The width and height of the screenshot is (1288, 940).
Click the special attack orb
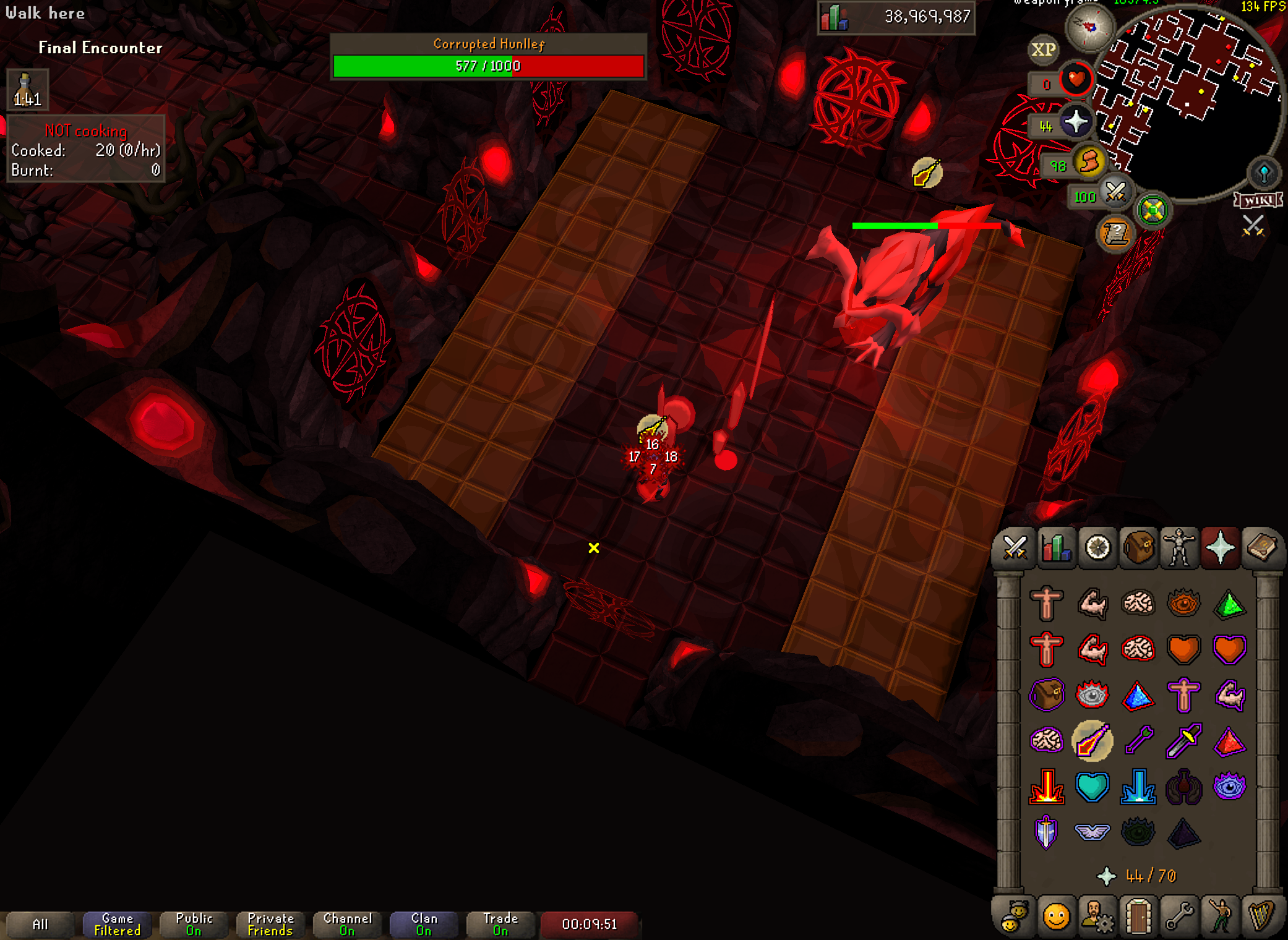[1115, 192]
